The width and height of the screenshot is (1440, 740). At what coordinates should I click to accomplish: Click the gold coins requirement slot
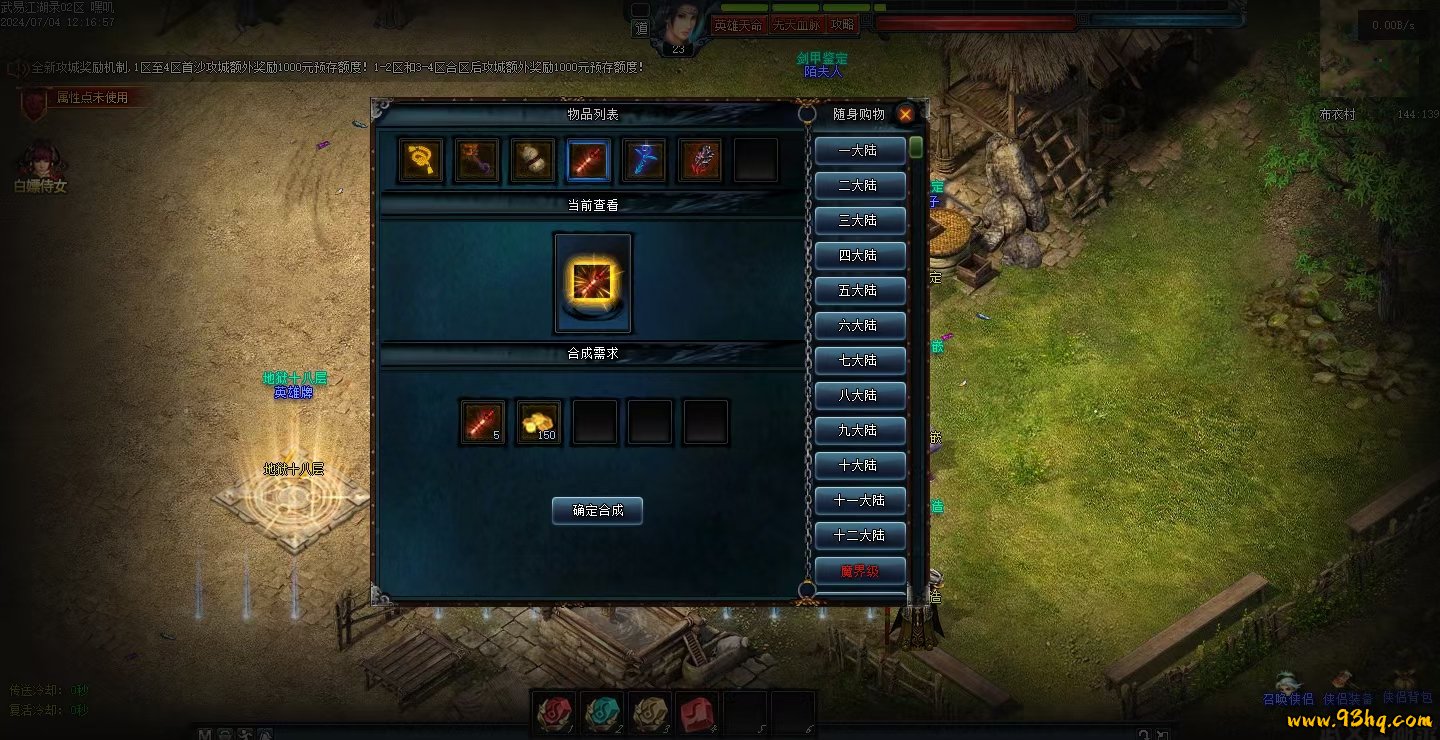(540, 422)
